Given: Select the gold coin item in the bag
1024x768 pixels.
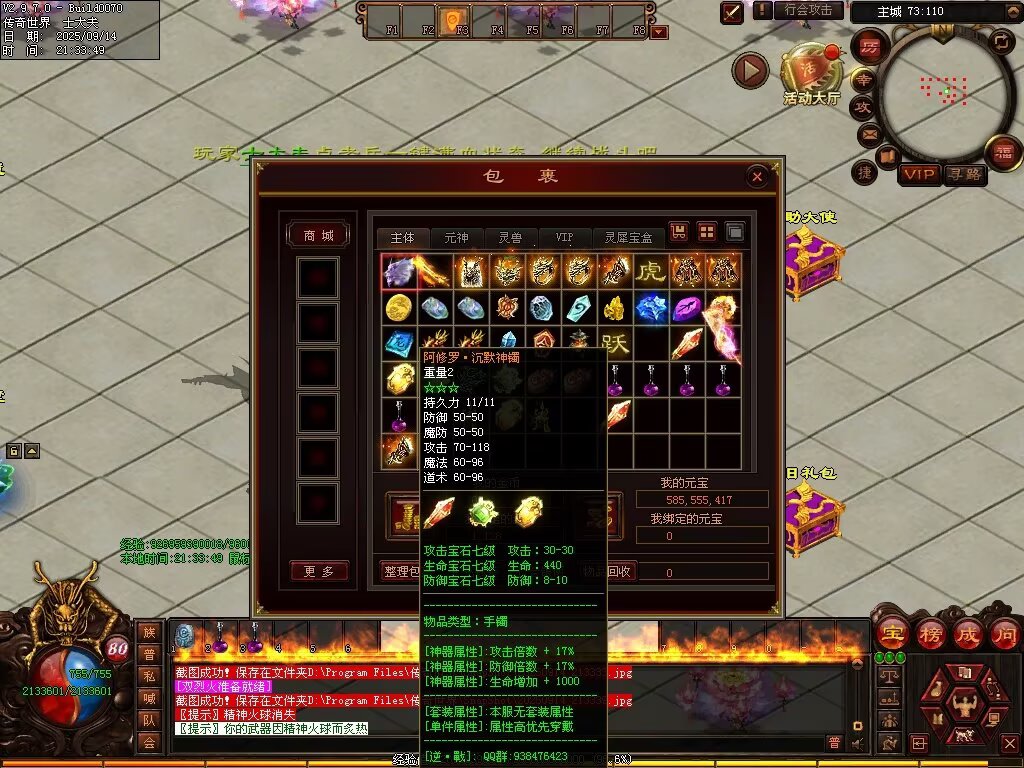Looking at the screenshot, I should [398, 308].
